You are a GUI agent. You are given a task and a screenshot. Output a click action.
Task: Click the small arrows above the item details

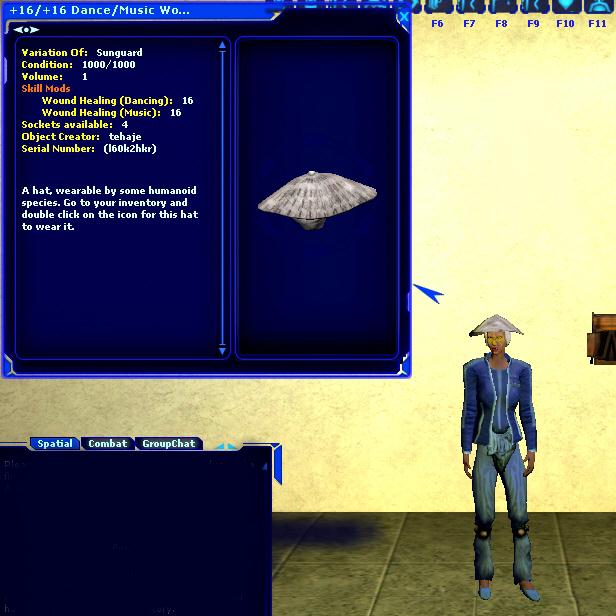(25, 30)
